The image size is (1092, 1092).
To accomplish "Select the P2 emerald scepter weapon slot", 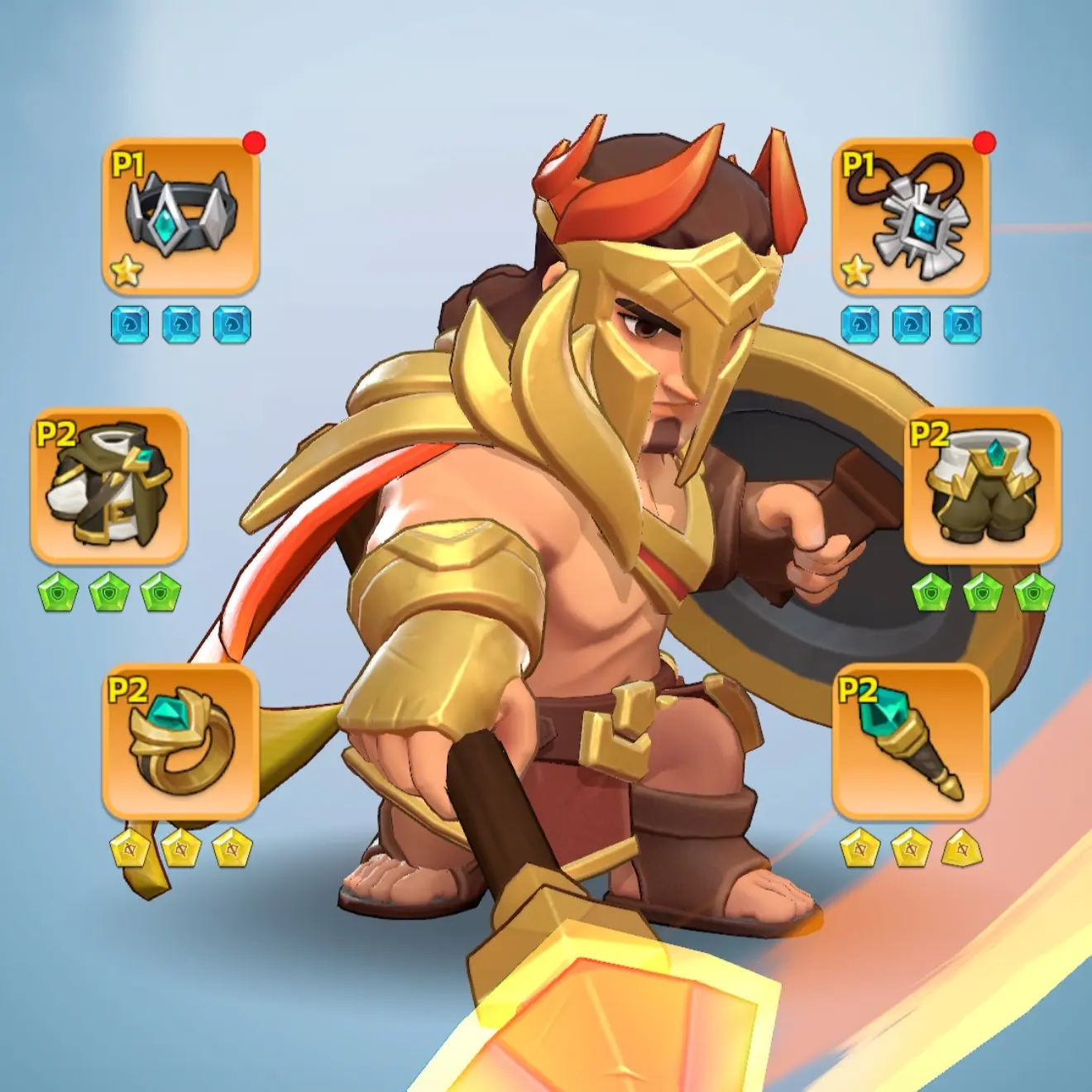I will (x=910, y=741).
